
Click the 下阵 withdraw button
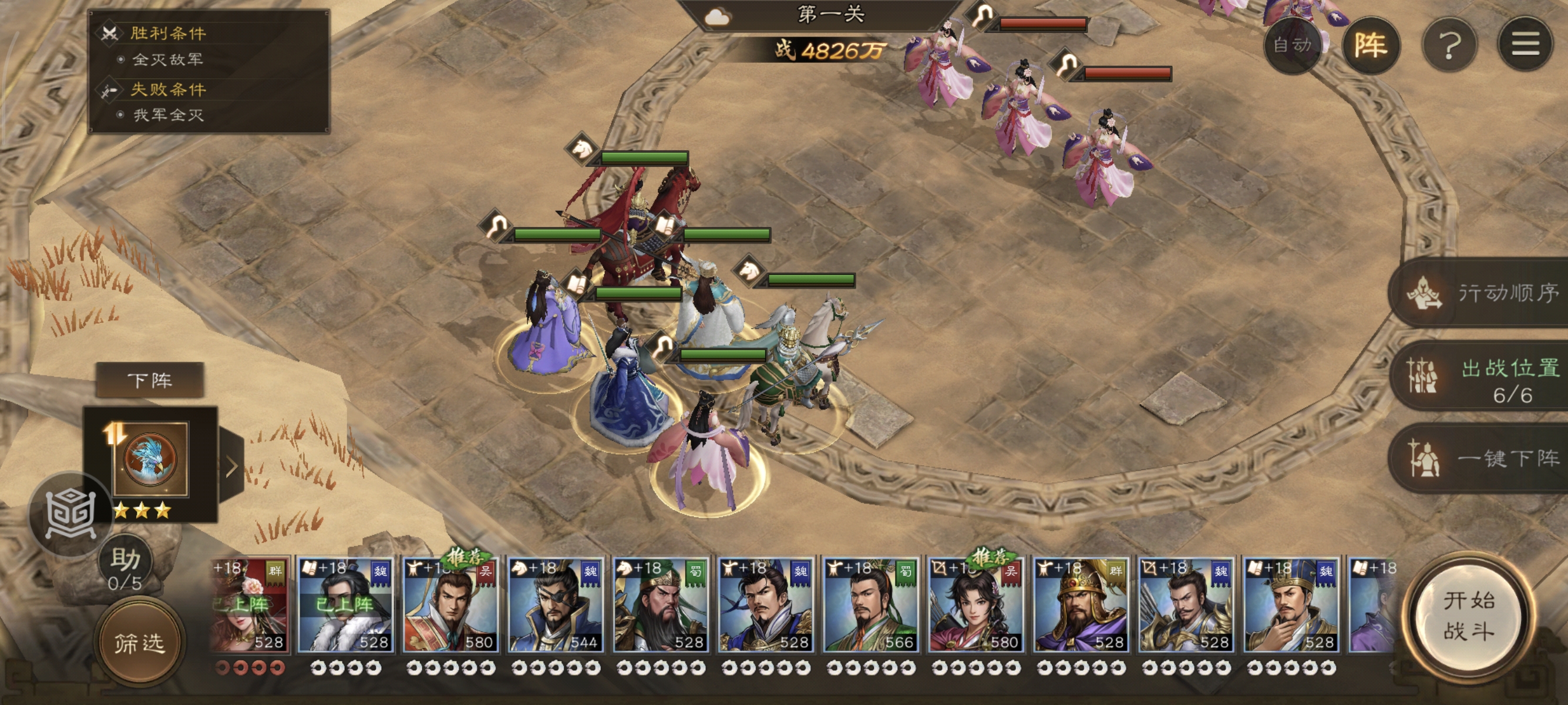click(150, 381)
